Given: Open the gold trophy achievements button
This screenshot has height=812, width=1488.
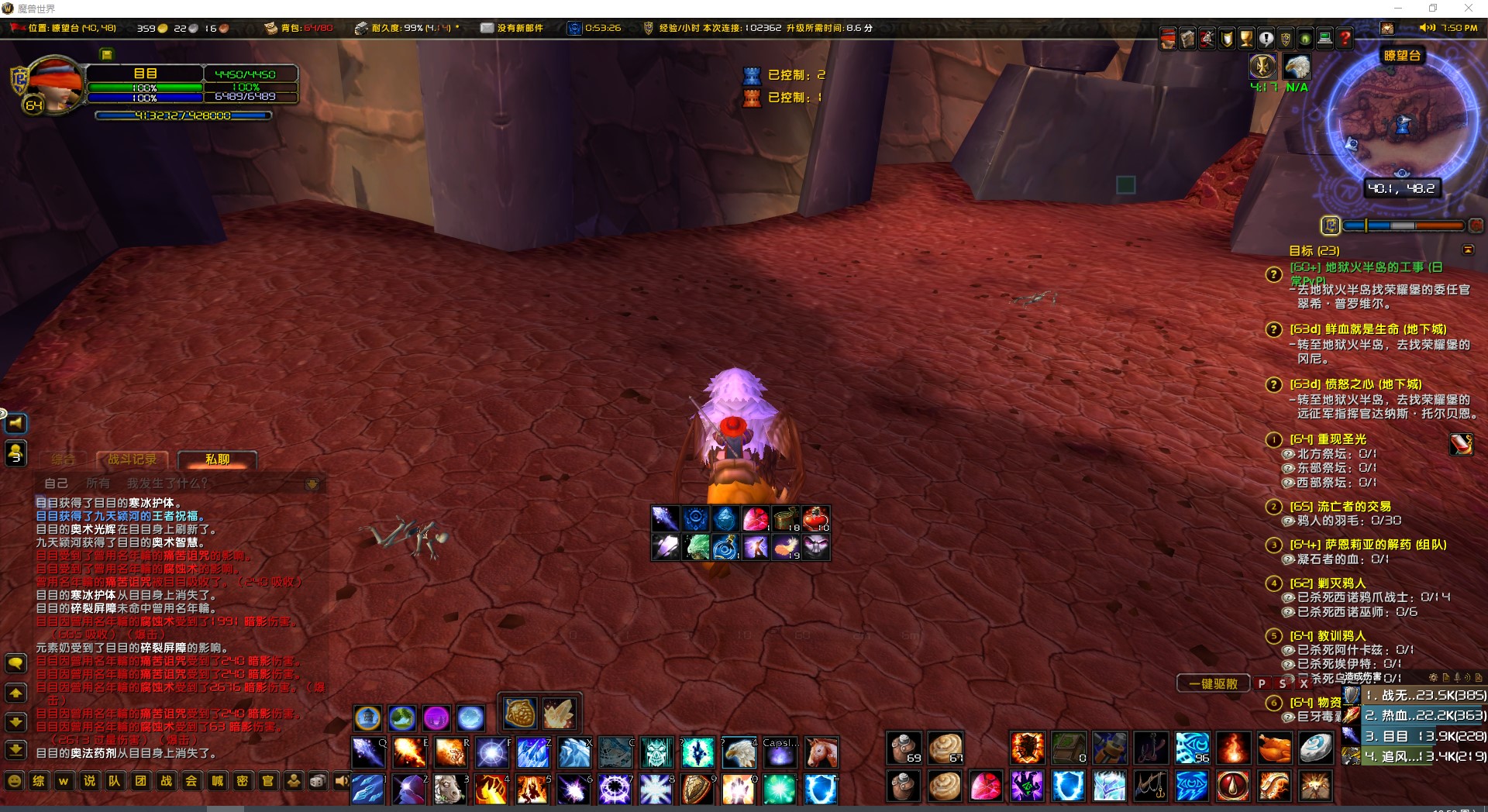Looking at the screenshot, I should pos(1246,38).
